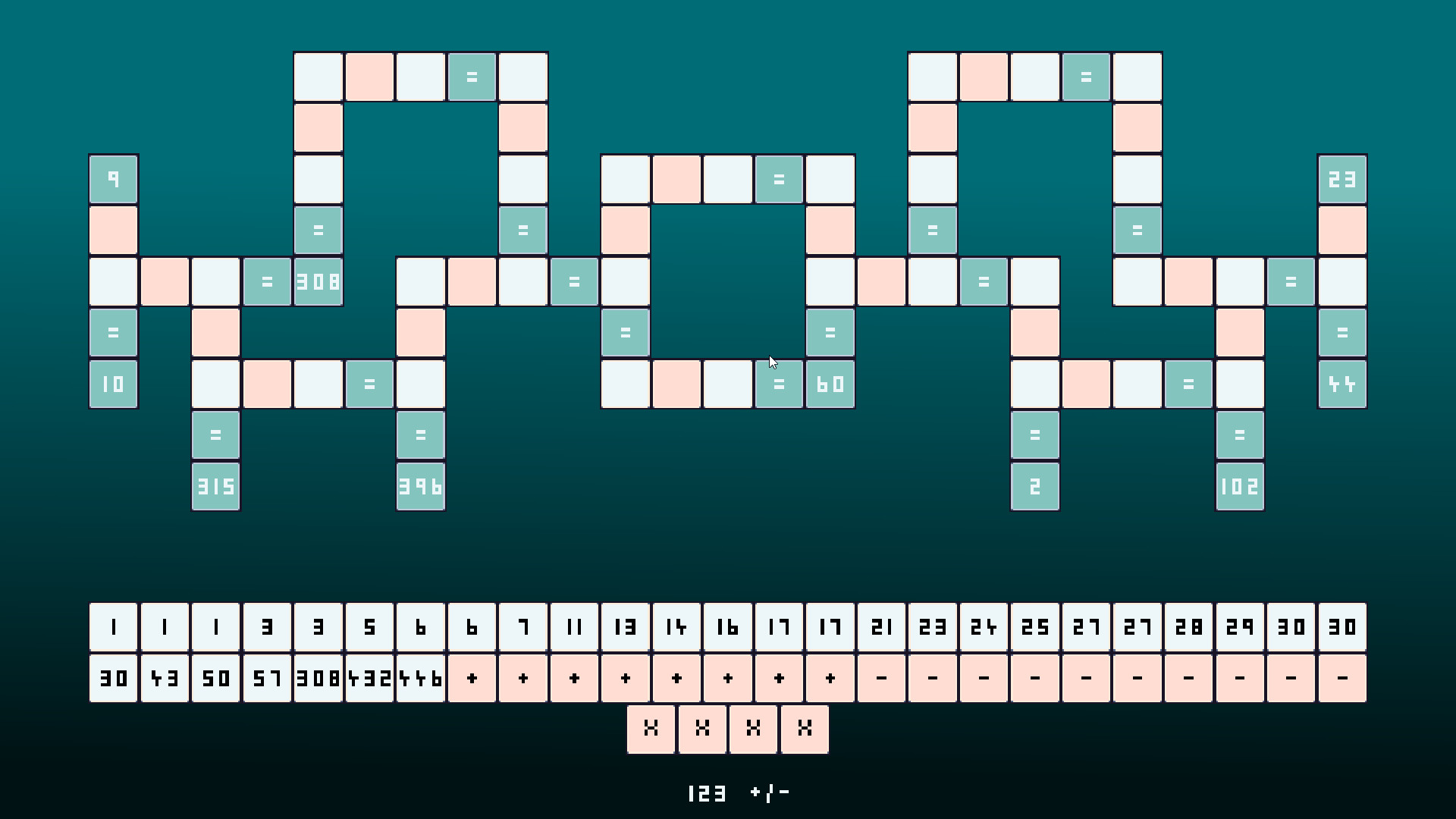
Task: Click the equals cell above the 60 clue
Action: click(830, 331)
